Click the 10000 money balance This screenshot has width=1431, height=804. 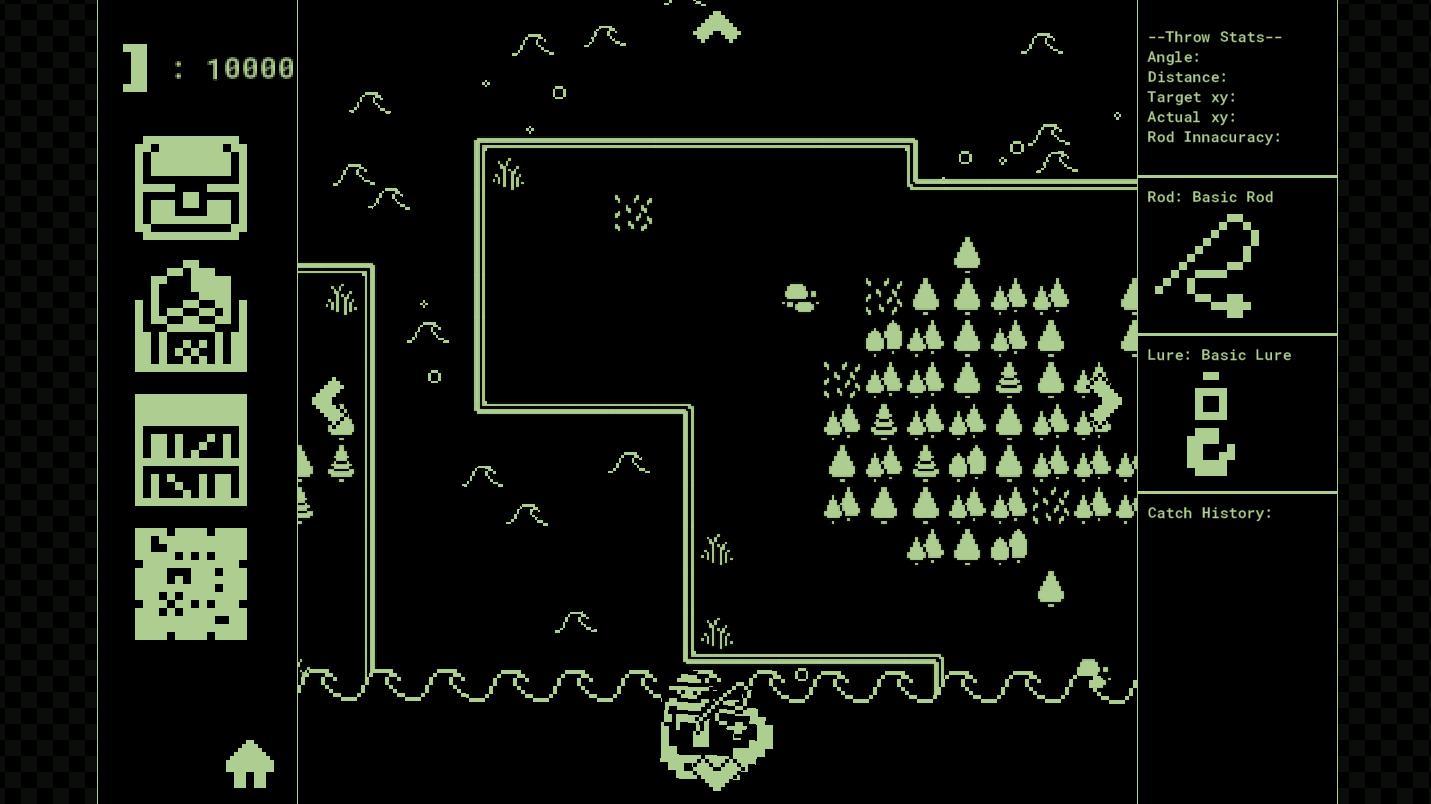[x=249, y=68]
